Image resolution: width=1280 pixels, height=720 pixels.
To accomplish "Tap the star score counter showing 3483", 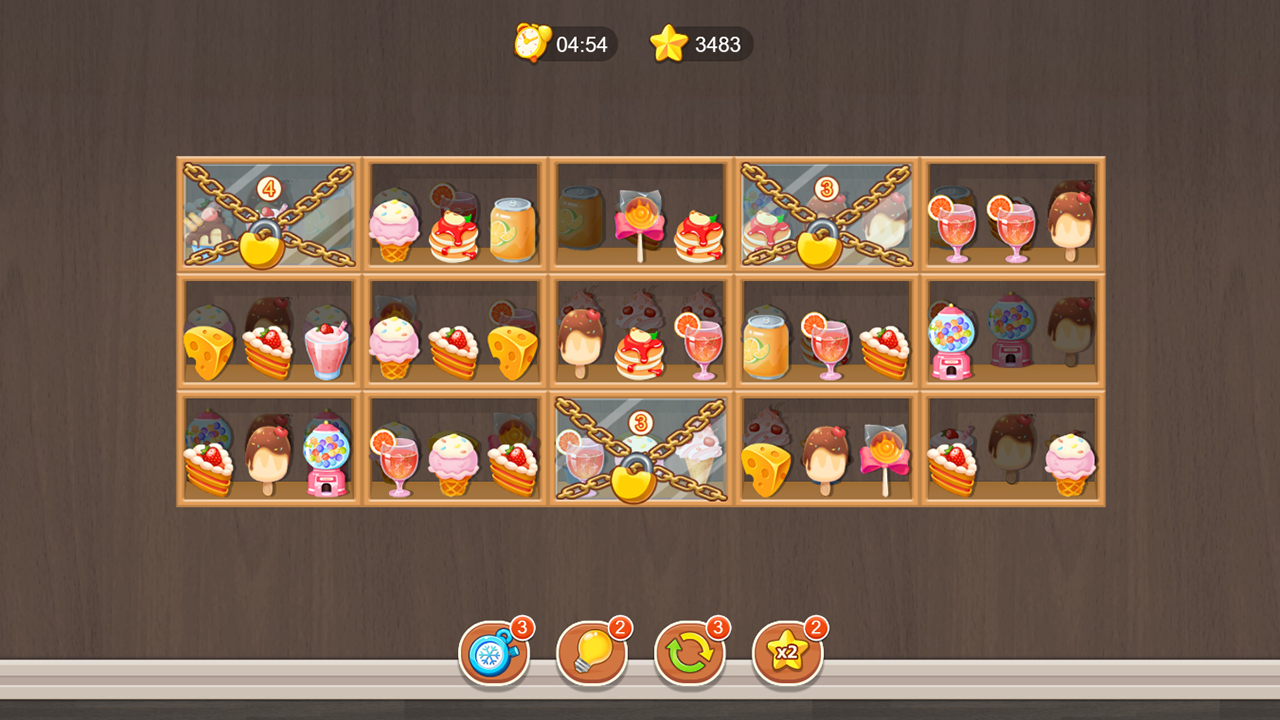I will 700,44.
